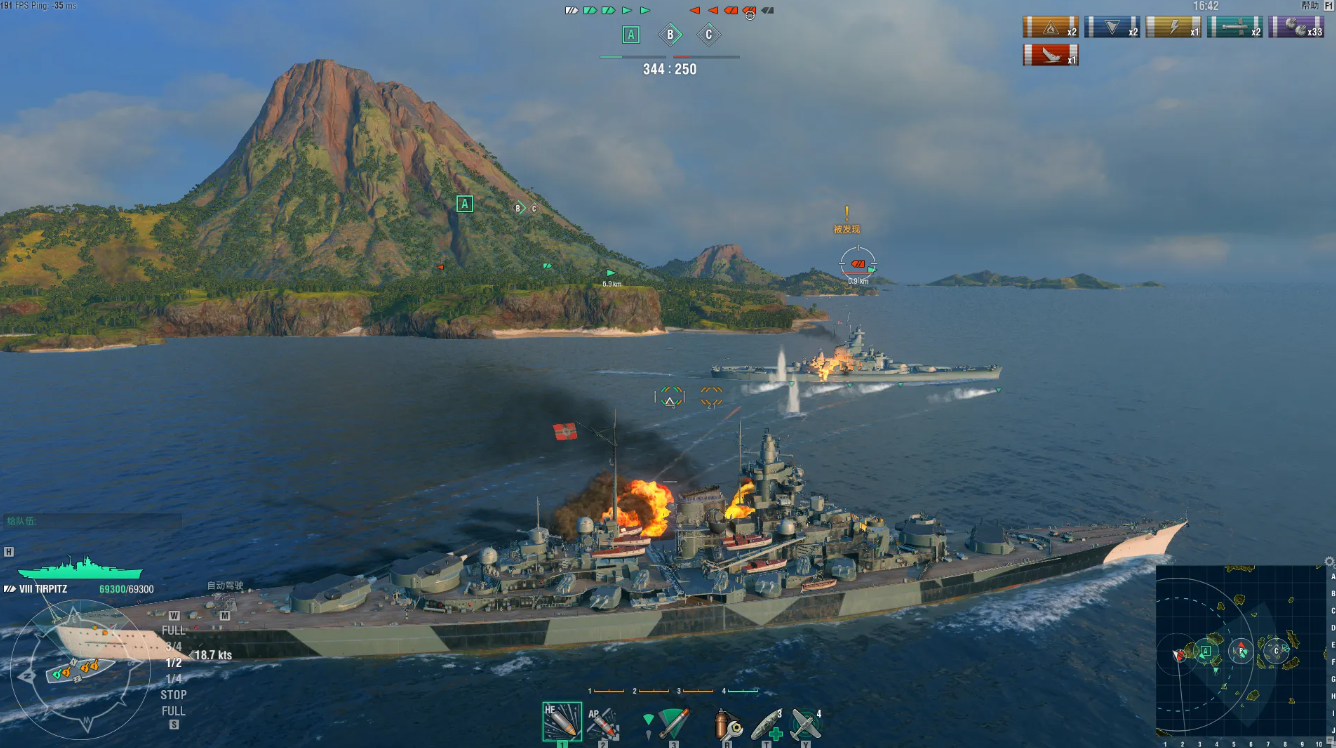The height and width of the screenshot is (748, 1336).
Task: Click capture point A on the minimap
Action: tap(1206, 651)
